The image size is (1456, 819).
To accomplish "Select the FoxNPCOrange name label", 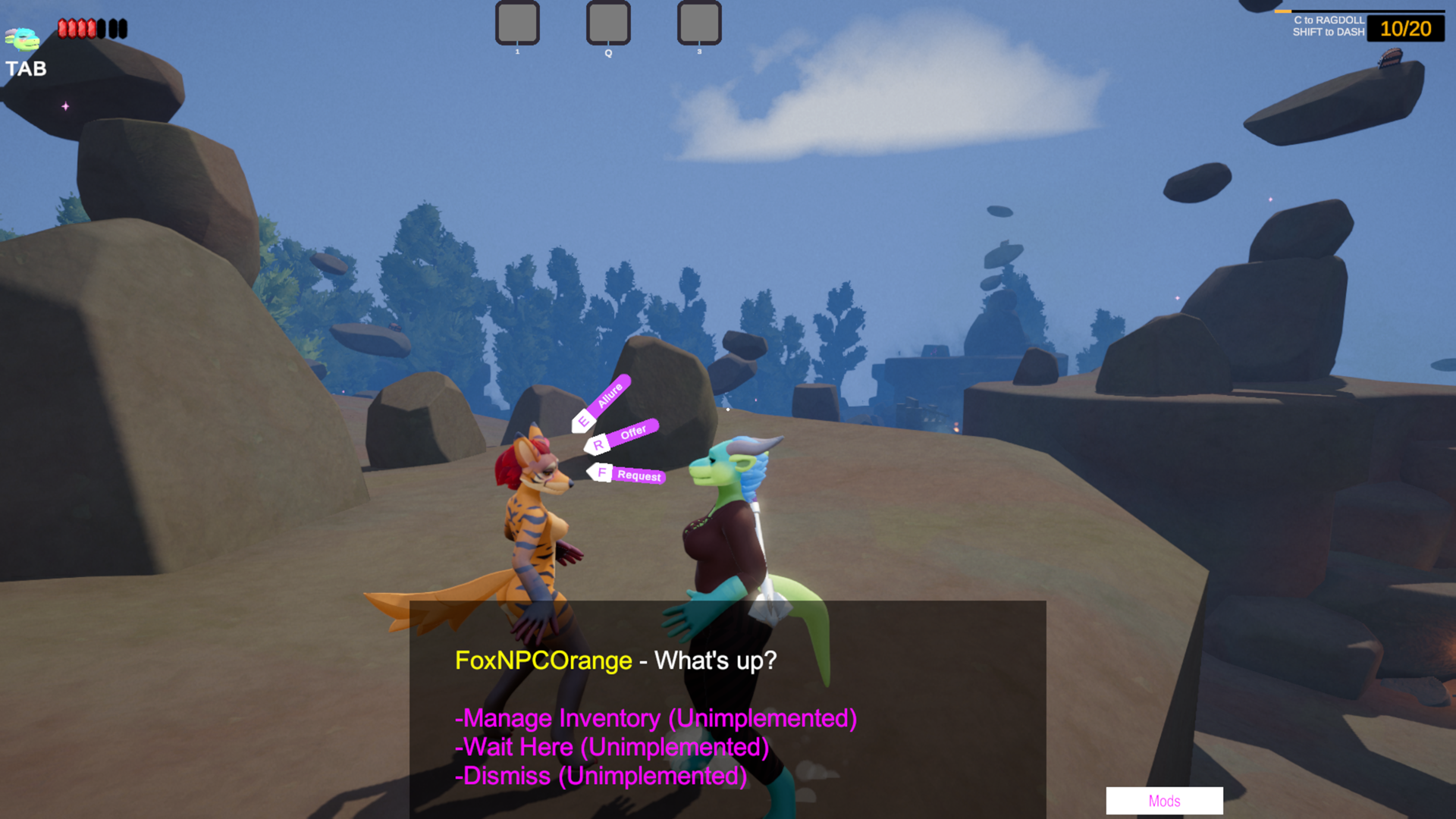I will pos(543,661).
